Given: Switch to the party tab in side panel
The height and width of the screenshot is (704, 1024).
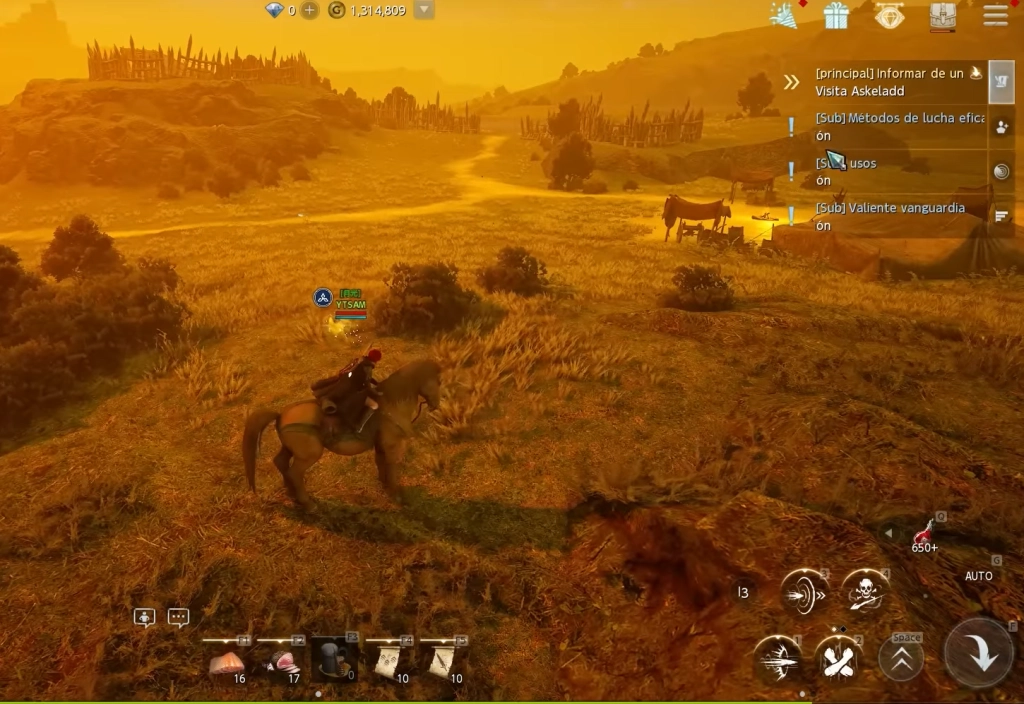Looking at the screenshot, I should tap(1002, 126).
